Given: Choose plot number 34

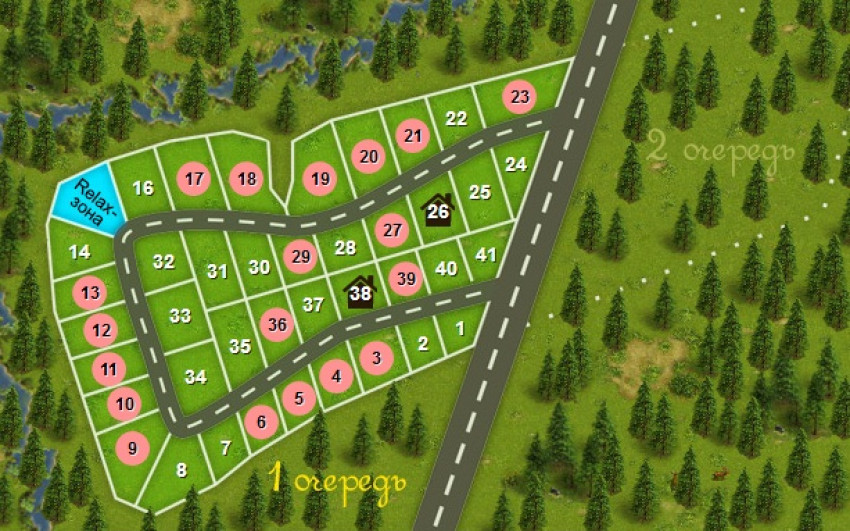Looking at the screenshot, I should coord(196,377).
